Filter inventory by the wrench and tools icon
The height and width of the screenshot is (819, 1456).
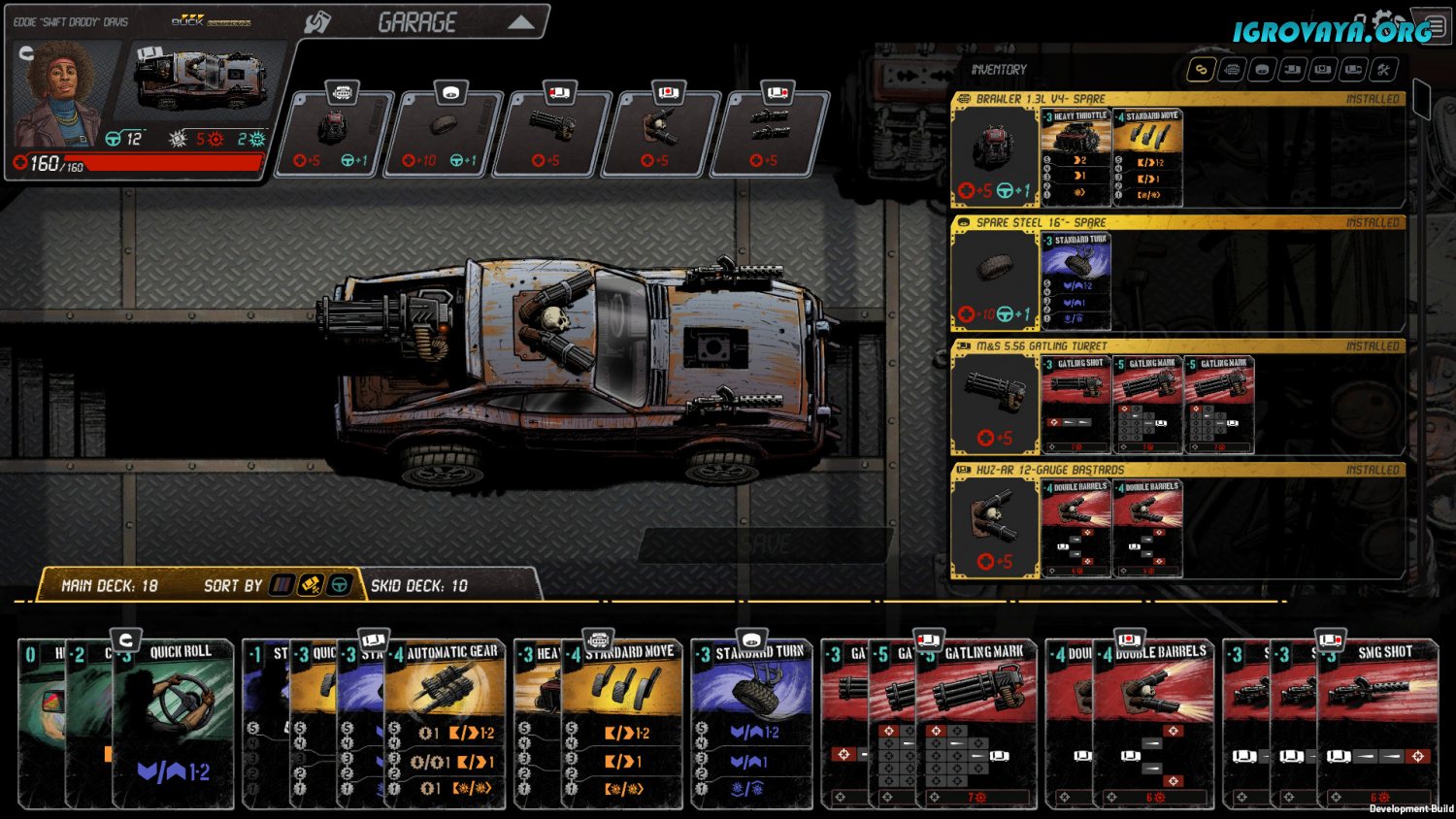click(1383, 69)
